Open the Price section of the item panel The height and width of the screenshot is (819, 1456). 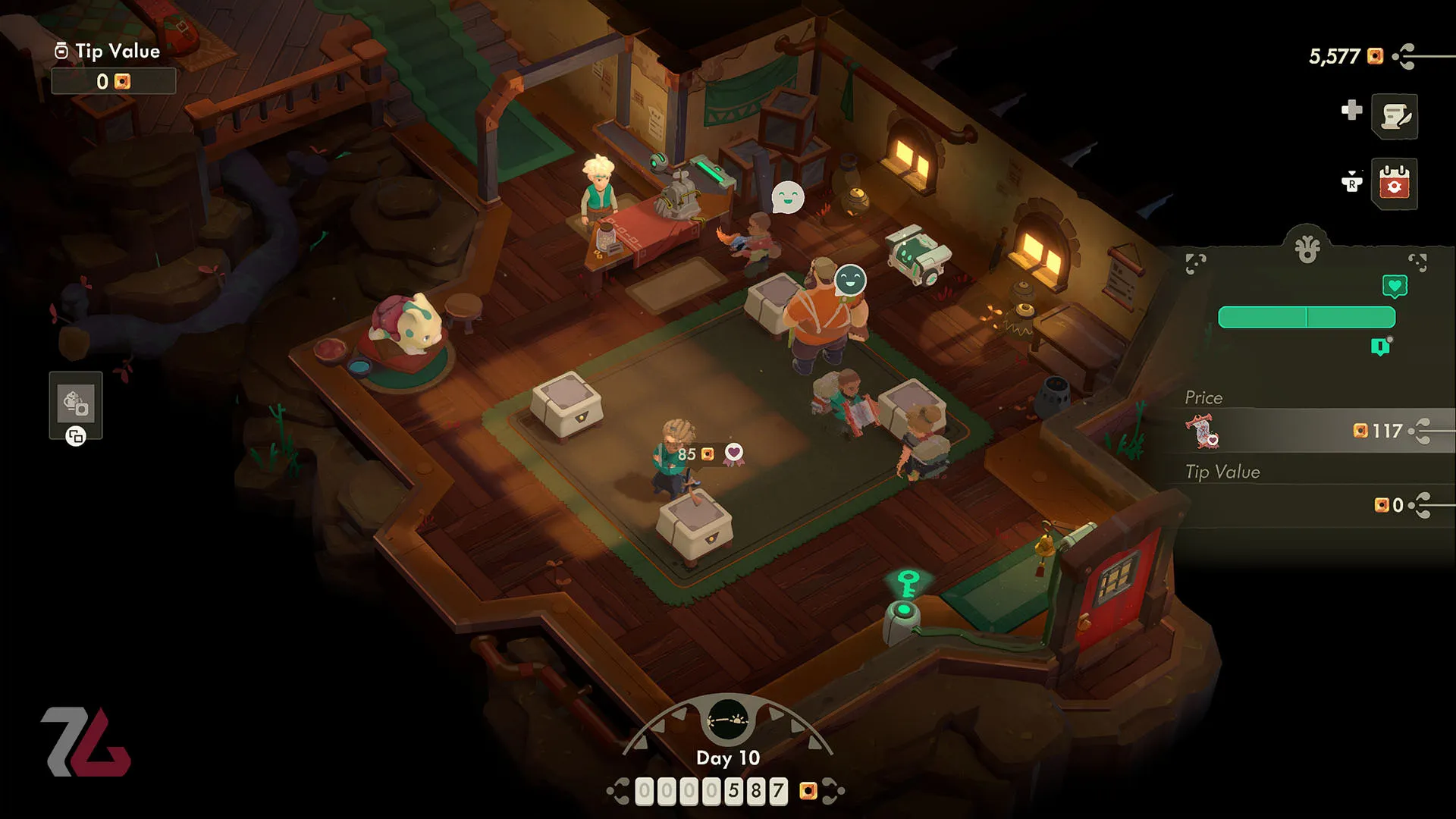[1205, 397]
